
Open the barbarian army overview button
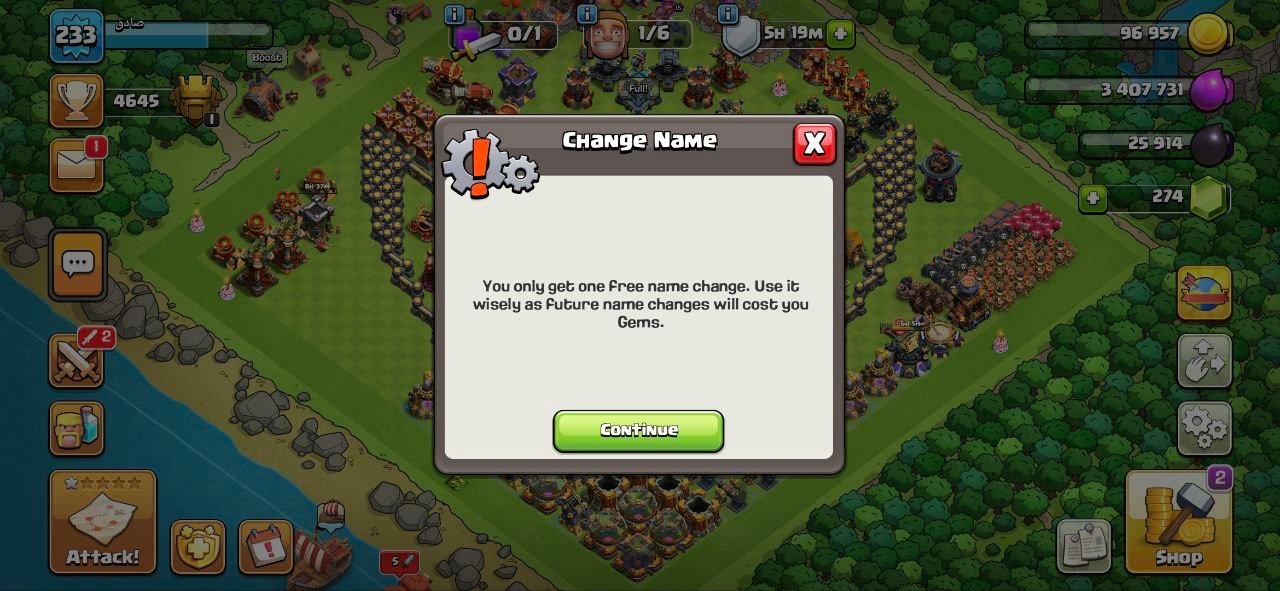(x=77, y=428)
